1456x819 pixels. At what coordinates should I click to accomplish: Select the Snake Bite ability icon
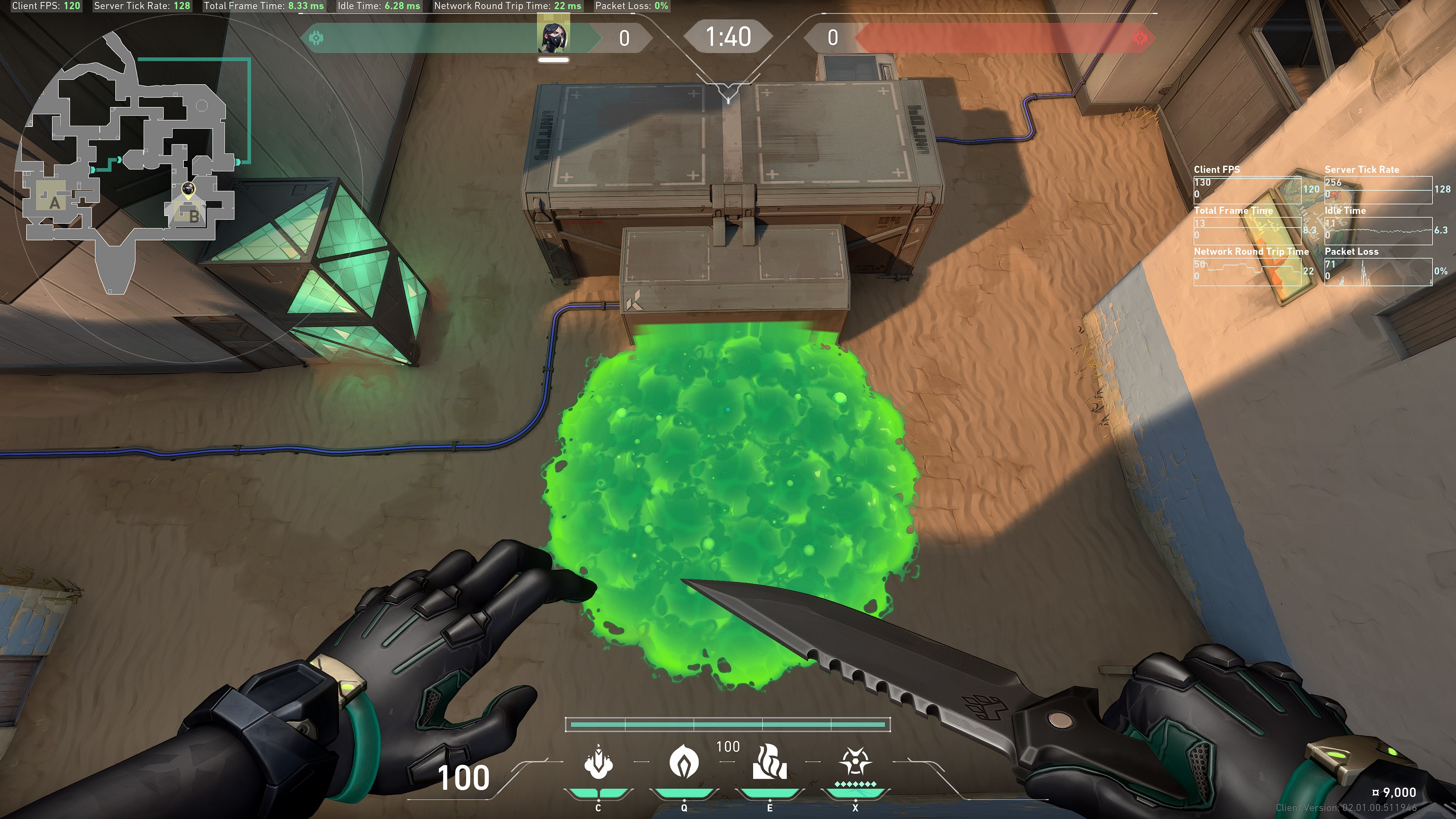pos(598,762)
